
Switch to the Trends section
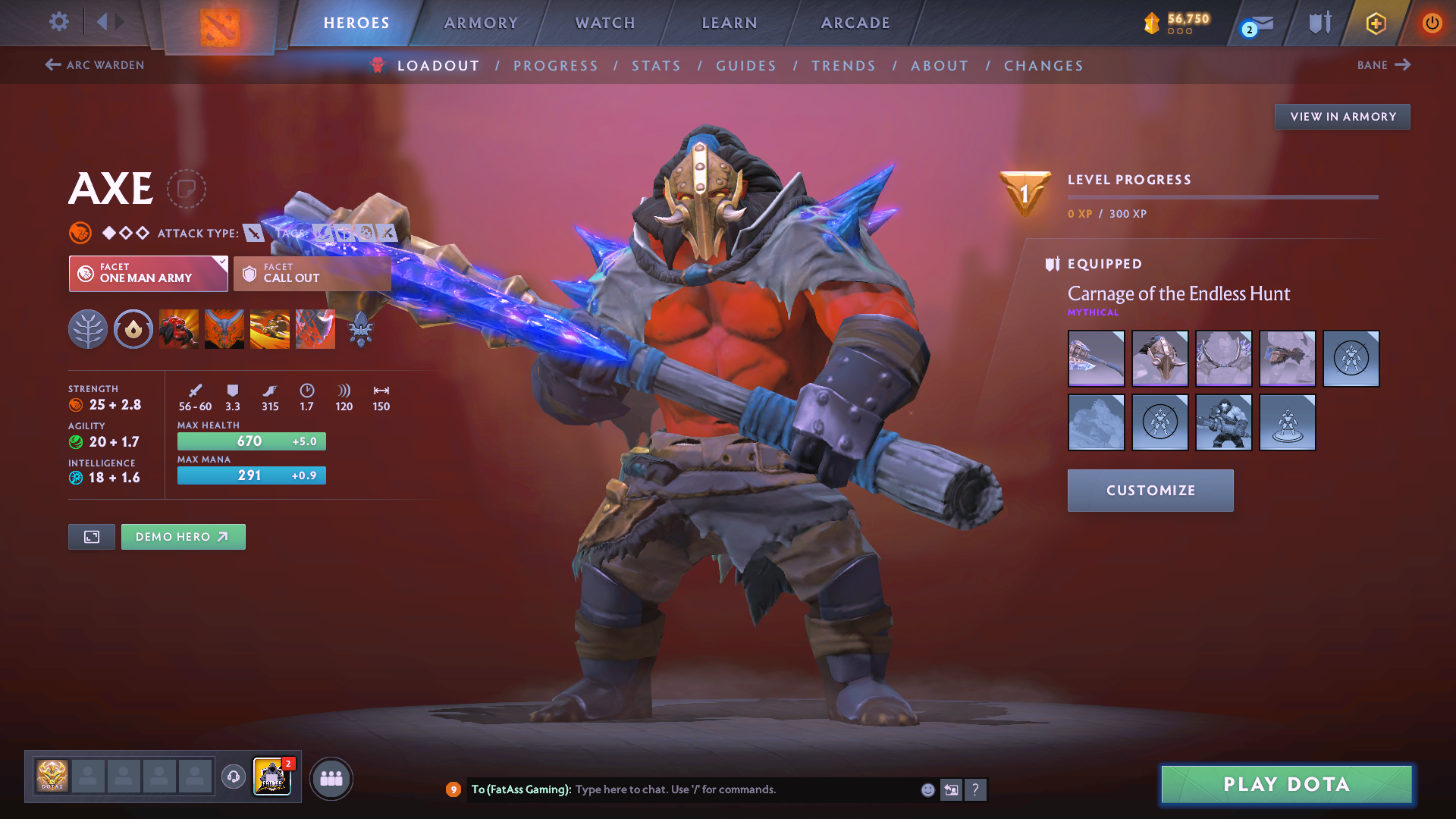[843, 66]
